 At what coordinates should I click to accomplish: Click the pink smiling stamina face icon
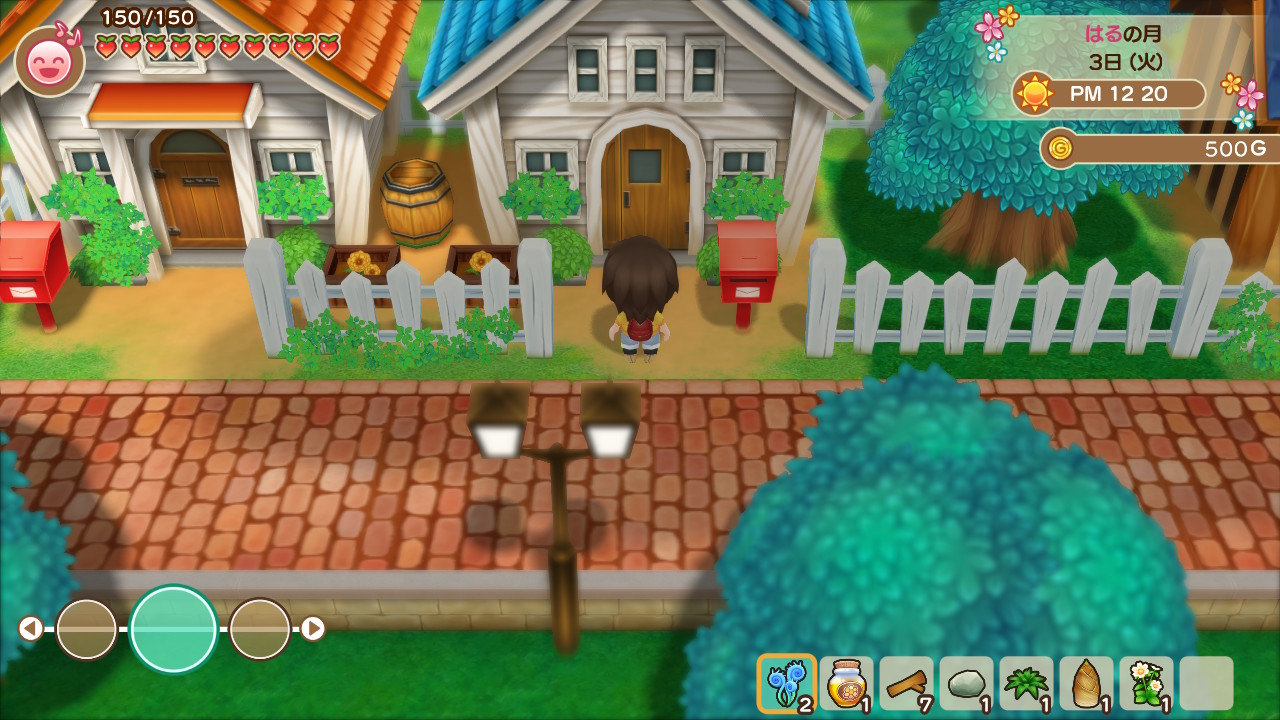[x=49, y=62]
